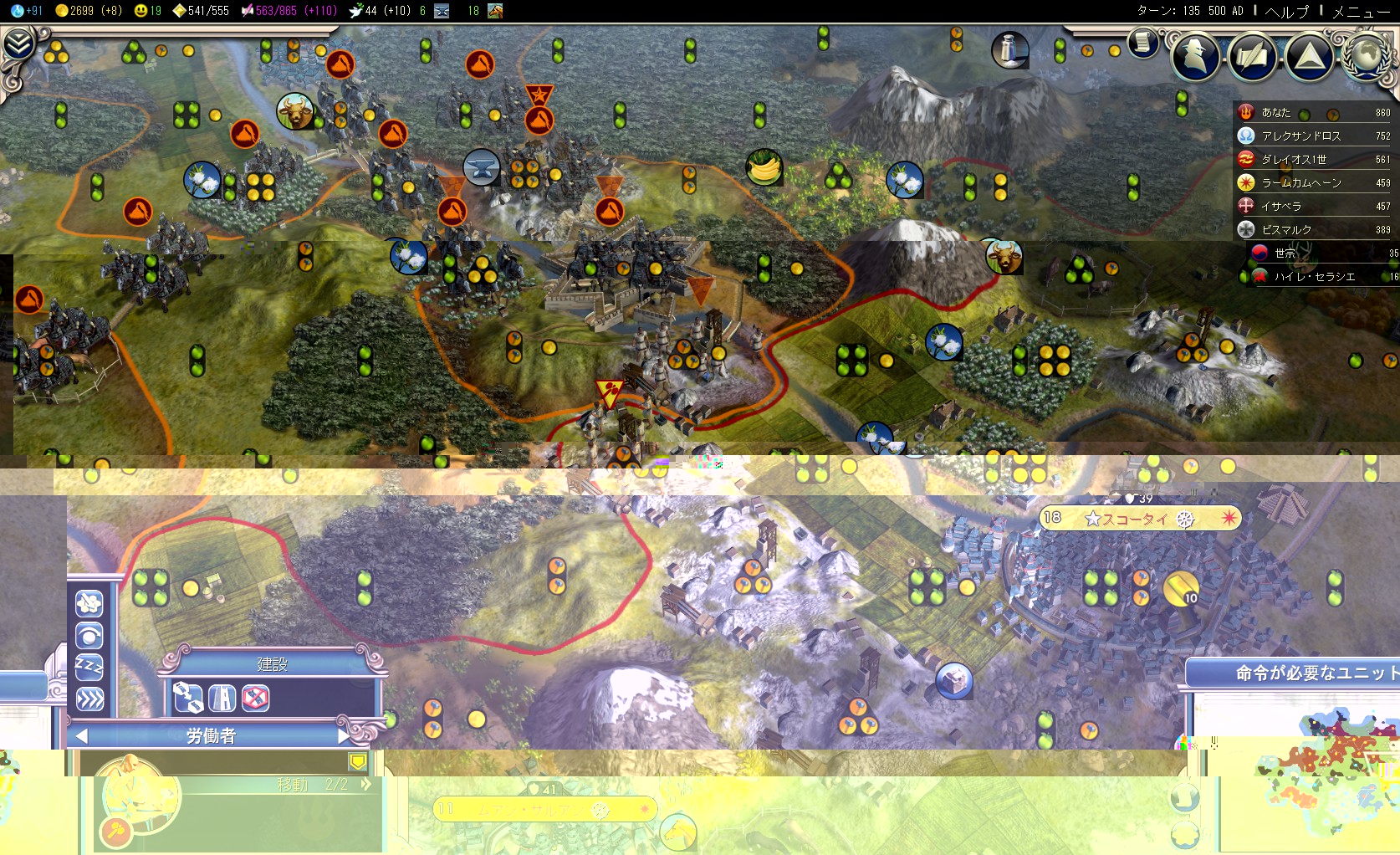1400x855 pixels.
Task: Skip the worker's turn with the chevron icon
Action: click(89, 698)
